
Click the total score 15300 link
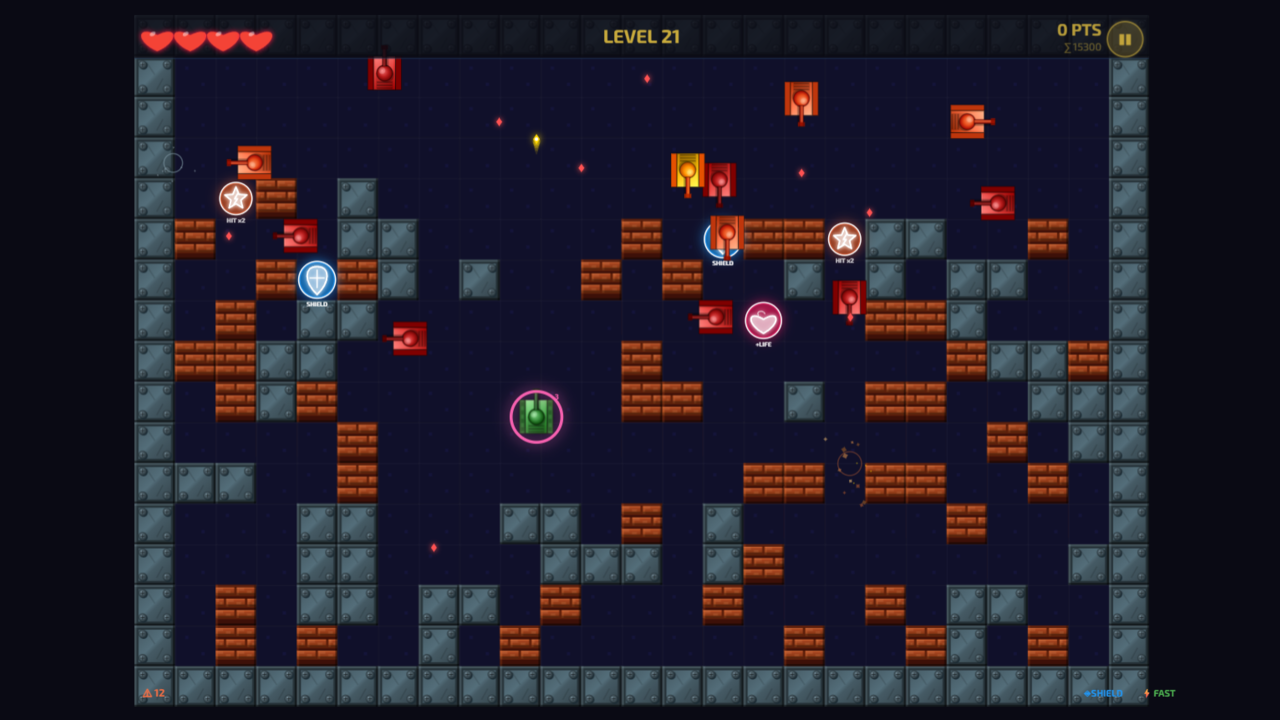coord(1083,46)
